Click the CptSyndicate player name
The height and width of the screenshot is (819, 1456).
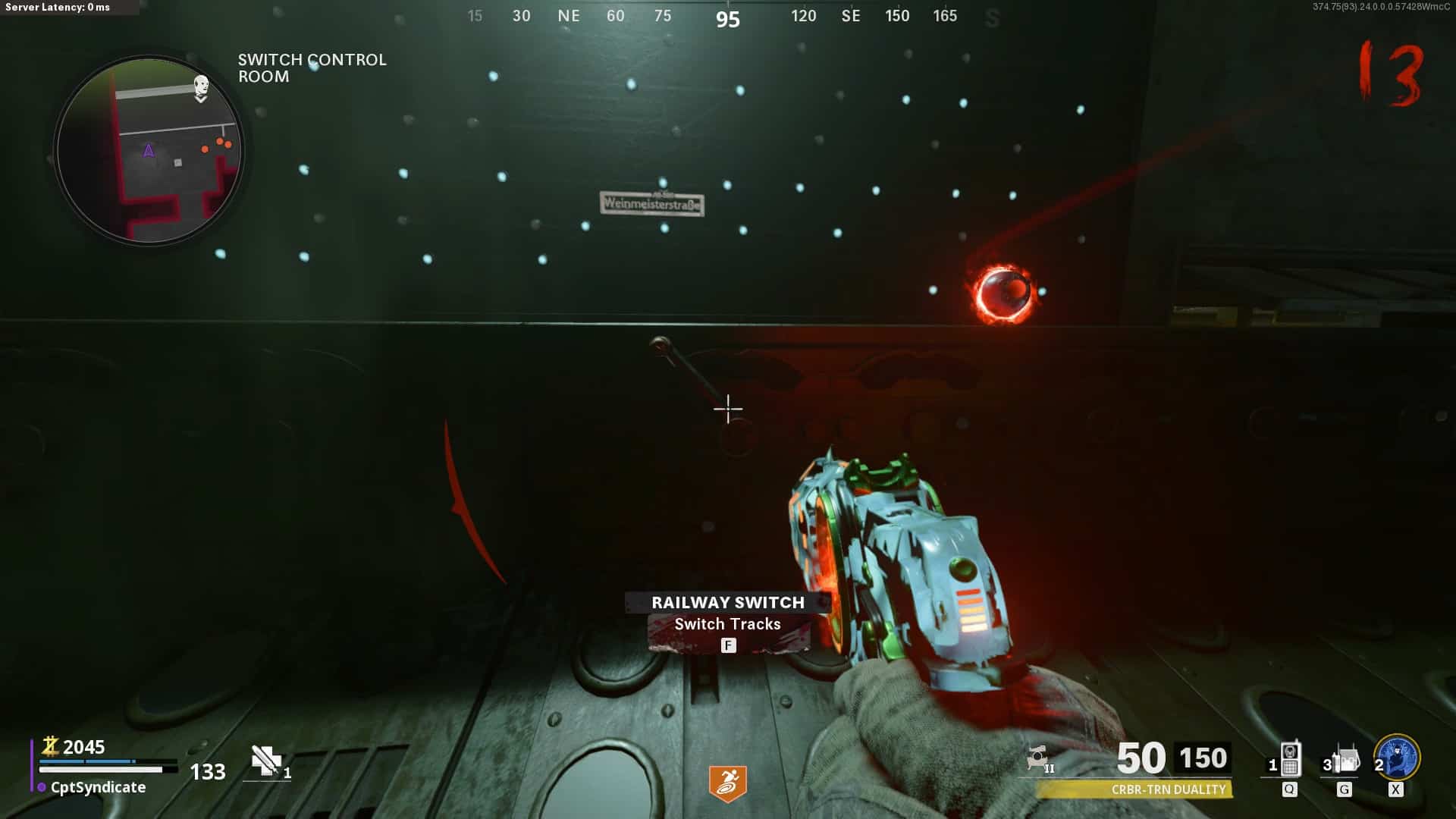(98, 787)
